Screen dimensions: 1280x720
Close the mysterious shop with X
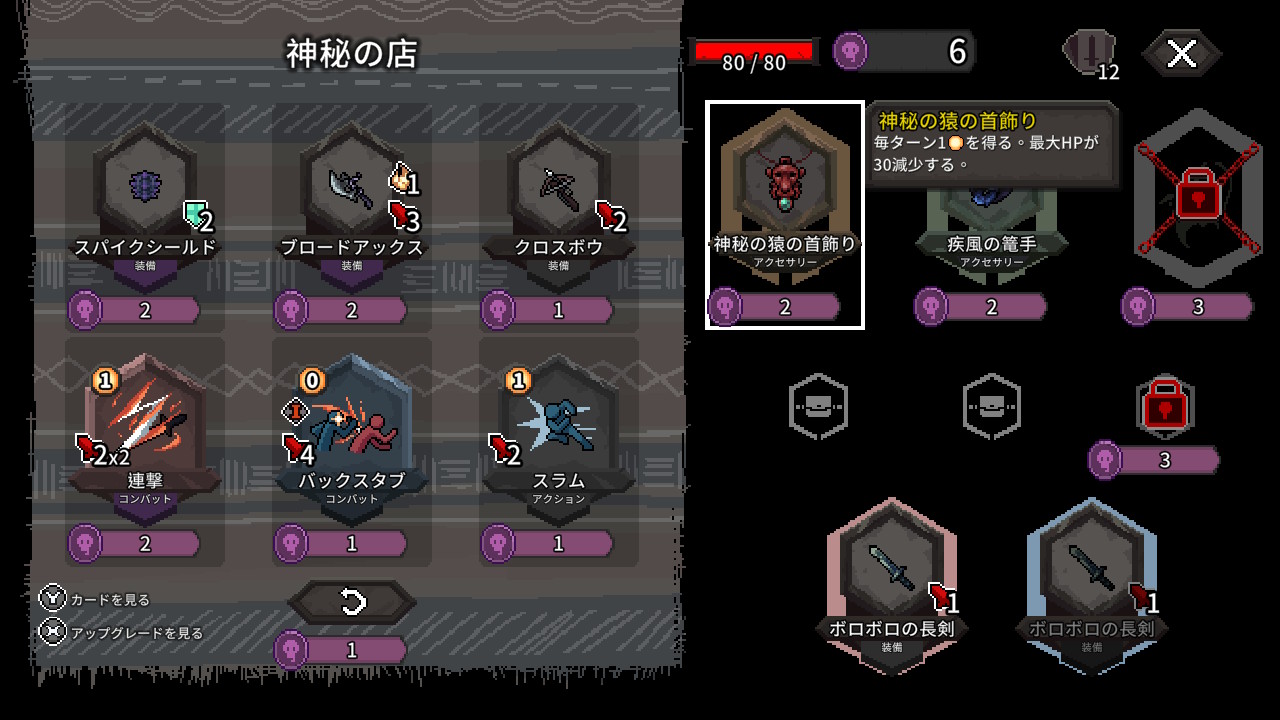[x=1181, y=54]
